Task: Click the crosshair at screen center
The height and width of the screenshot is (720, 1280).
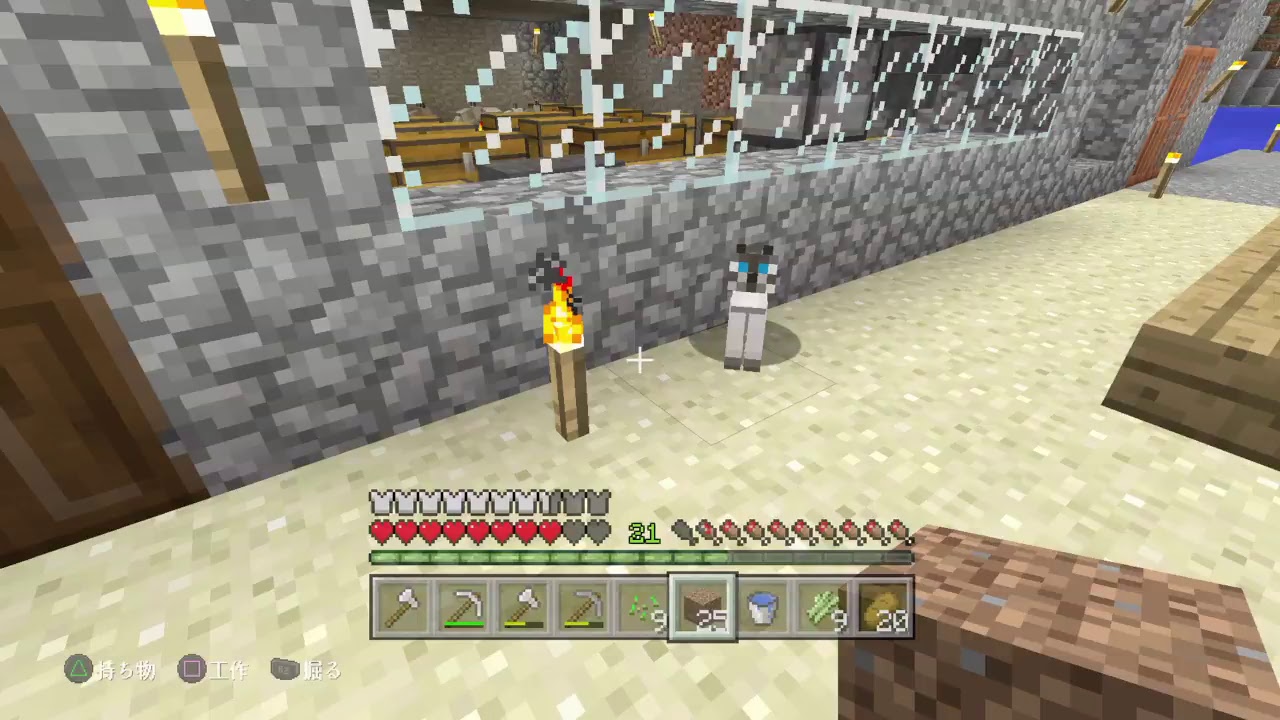Action: pyautogui.click(x=640, y=360)
